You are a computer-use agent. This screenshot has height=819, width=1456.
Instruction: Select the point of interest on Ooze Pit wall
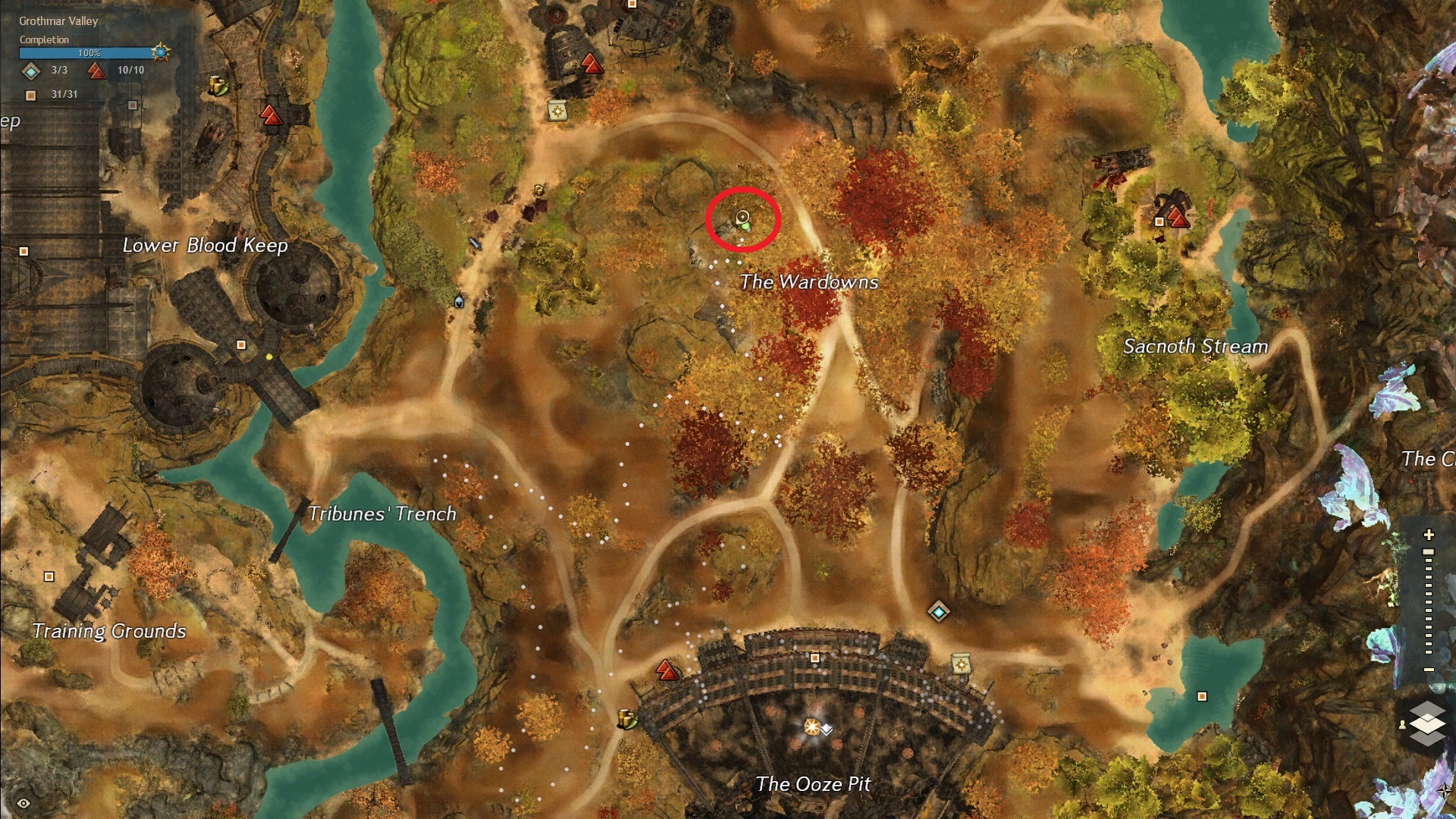[815, 658]
